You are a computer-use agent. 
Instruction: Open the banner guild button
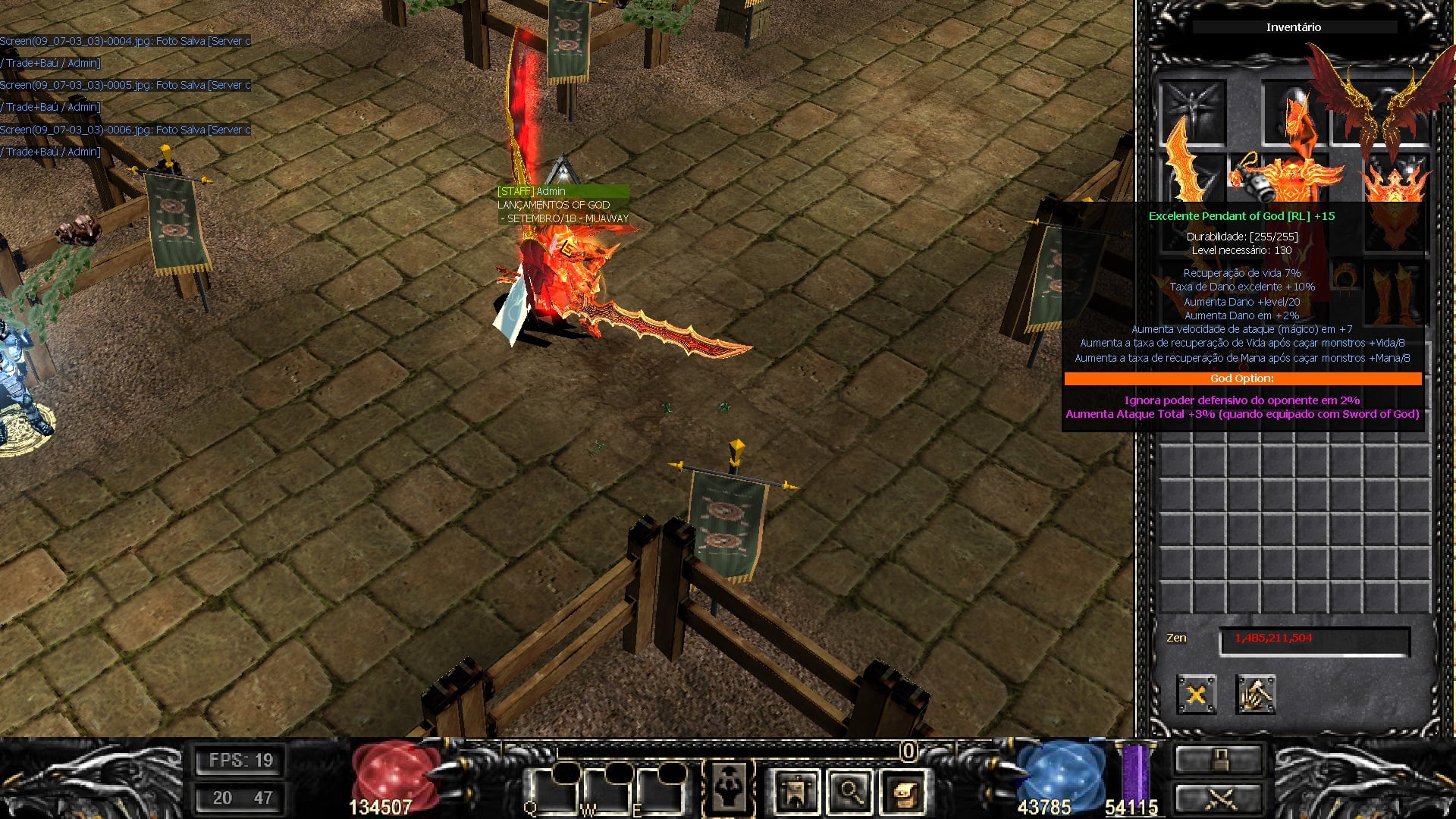[795, 792]
